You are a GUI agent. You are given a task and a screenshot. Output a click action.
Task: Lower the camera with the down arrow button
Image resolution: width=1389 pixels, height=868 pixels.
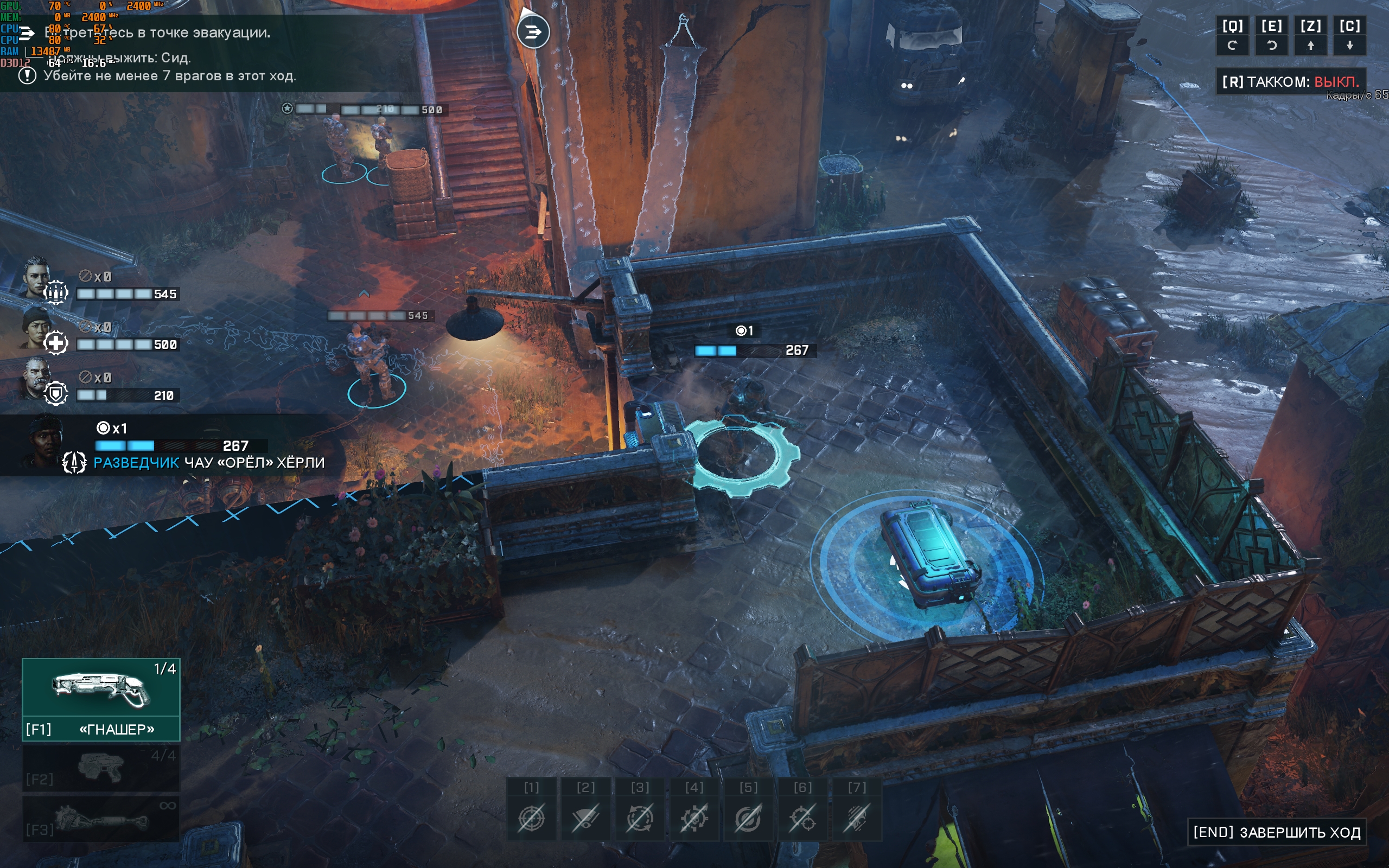1349,36
